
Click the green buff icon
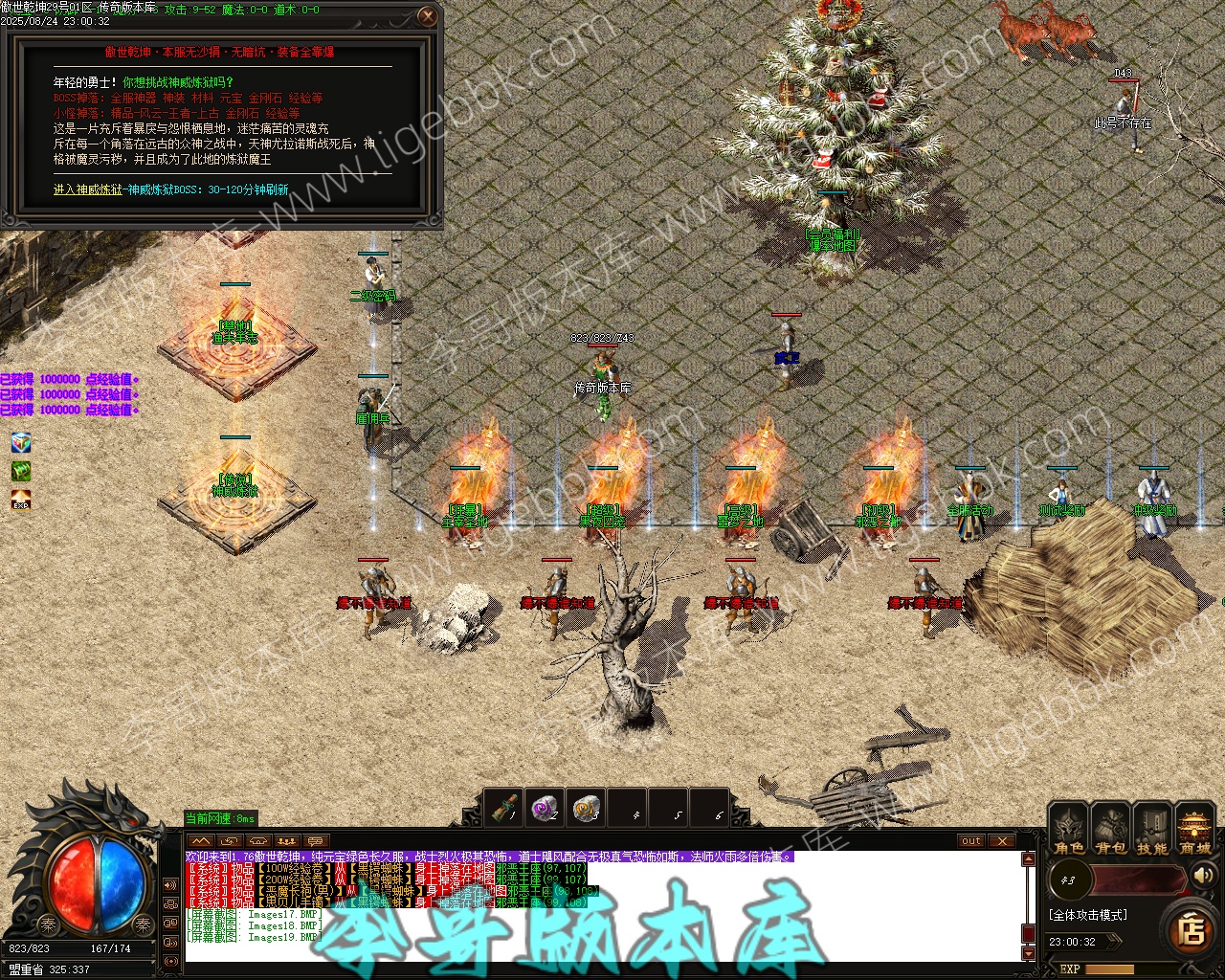21,472
